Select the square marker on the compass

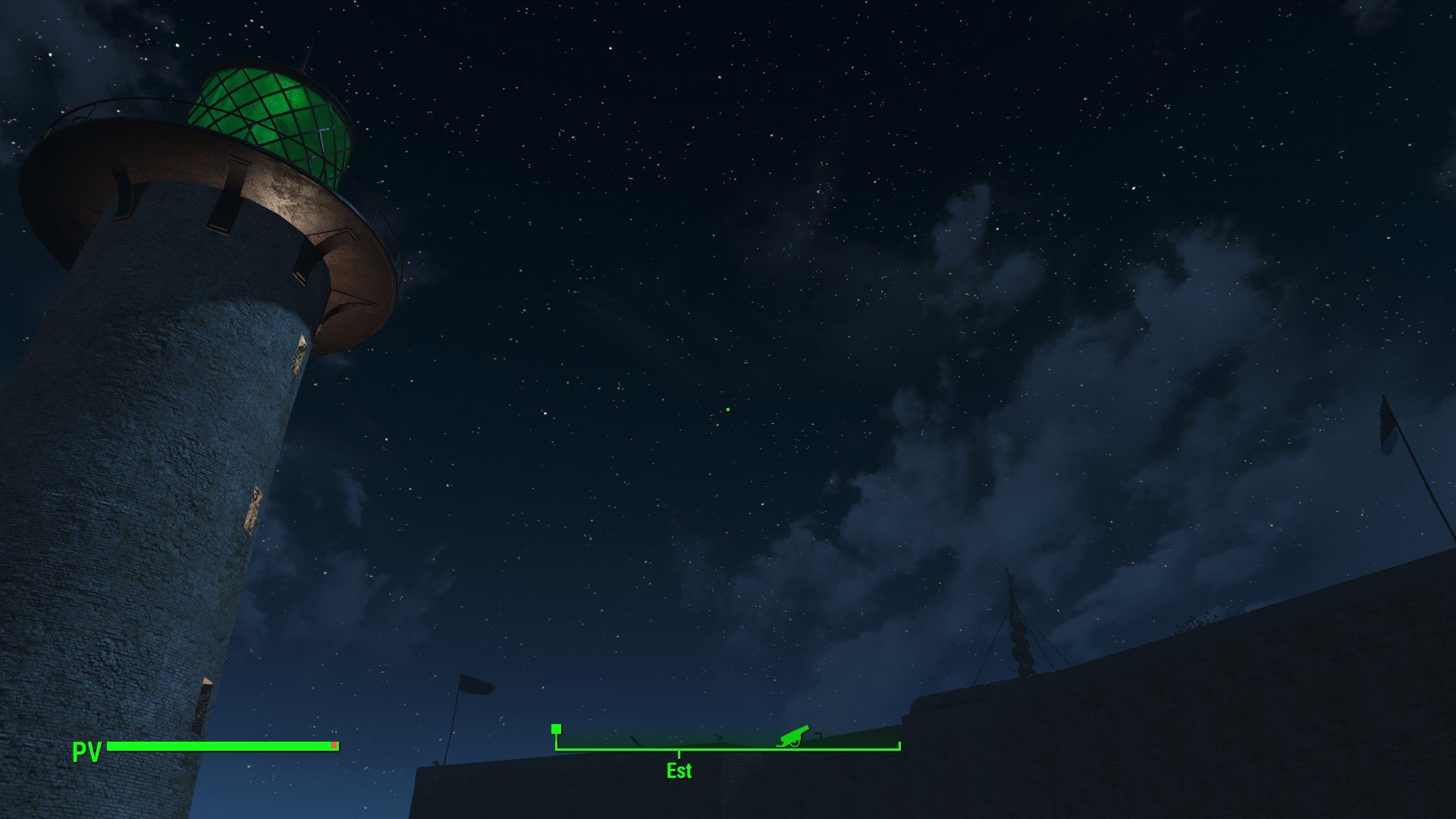click(x=556, y=729)
